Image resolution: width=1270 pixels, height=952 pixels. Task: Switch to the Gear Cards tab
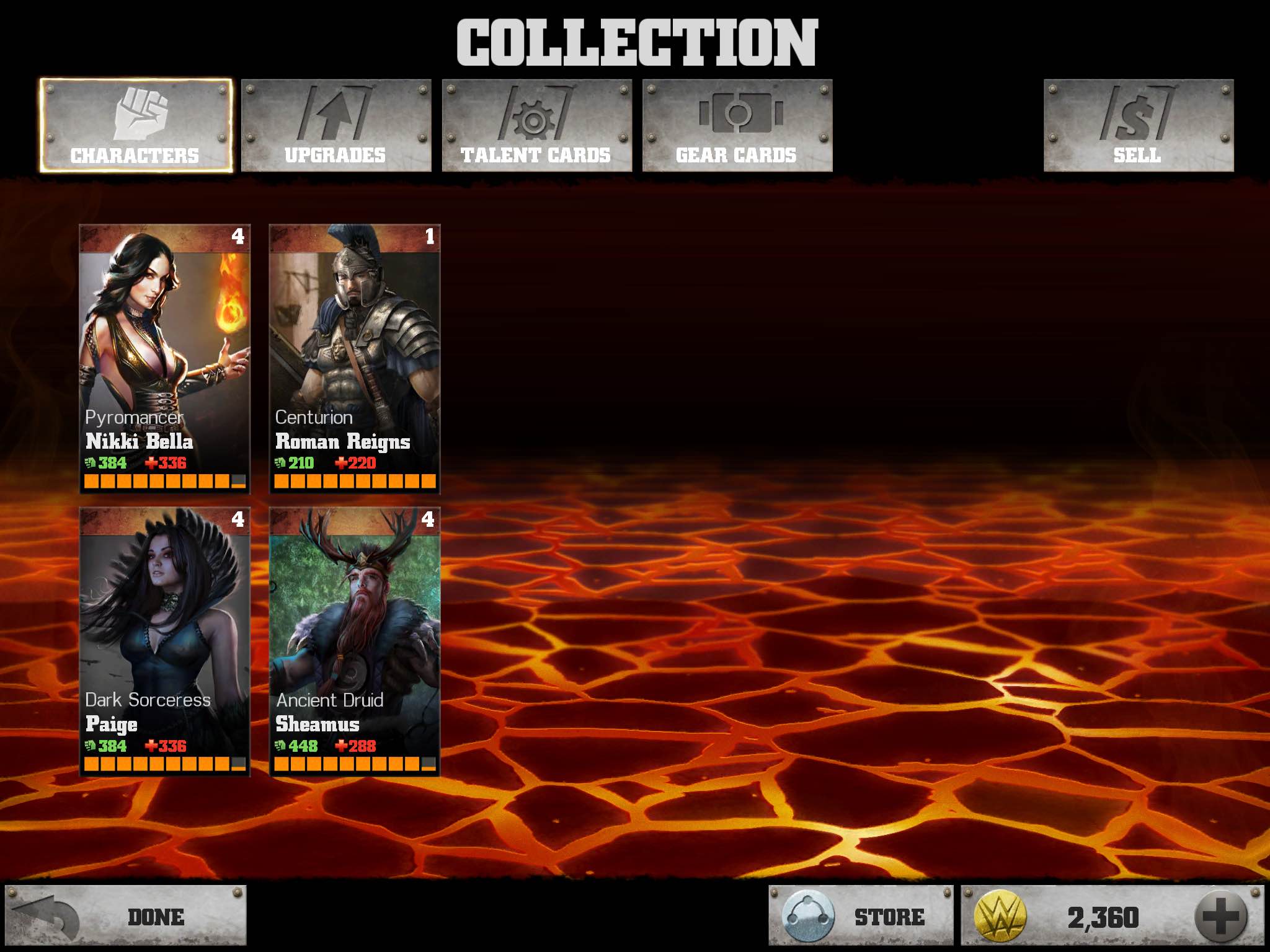coord(737,126)
